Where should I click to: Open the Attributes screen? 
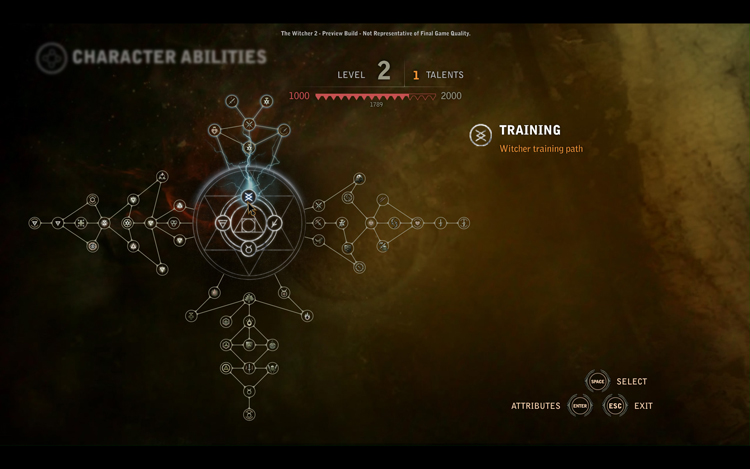[x=580, y=406]
